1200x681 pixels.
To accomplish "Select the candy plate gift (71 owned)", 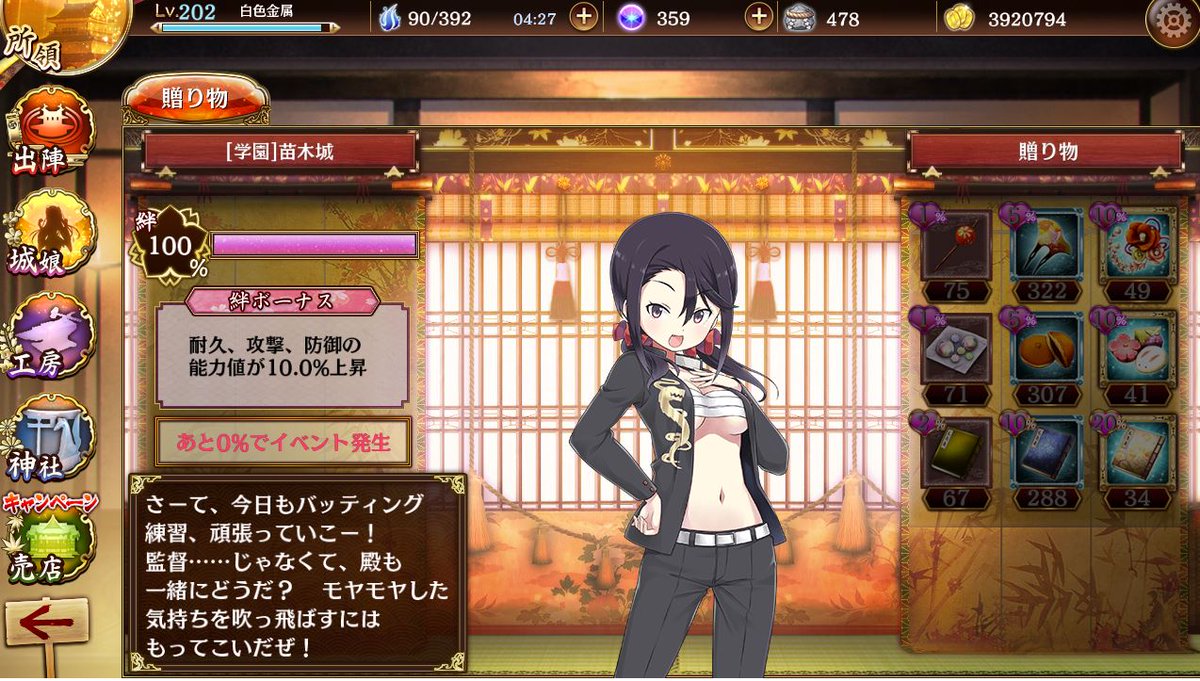I will coord(957,349).
